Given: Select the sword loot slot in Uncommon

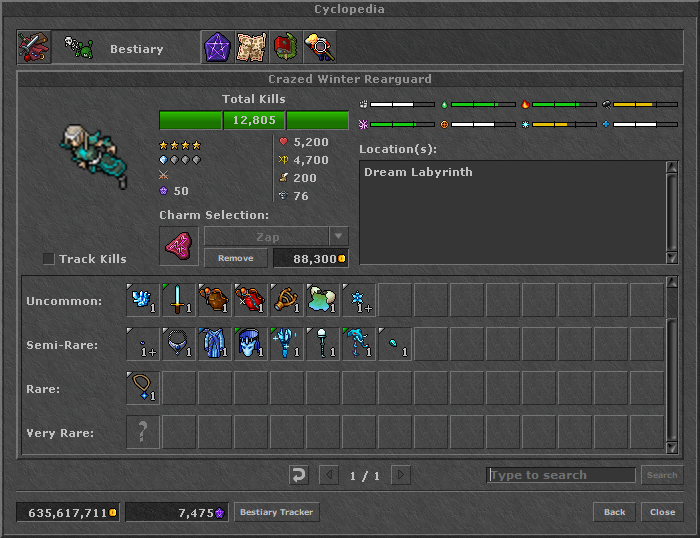Looking at the screenshot, I should point(179,300).
